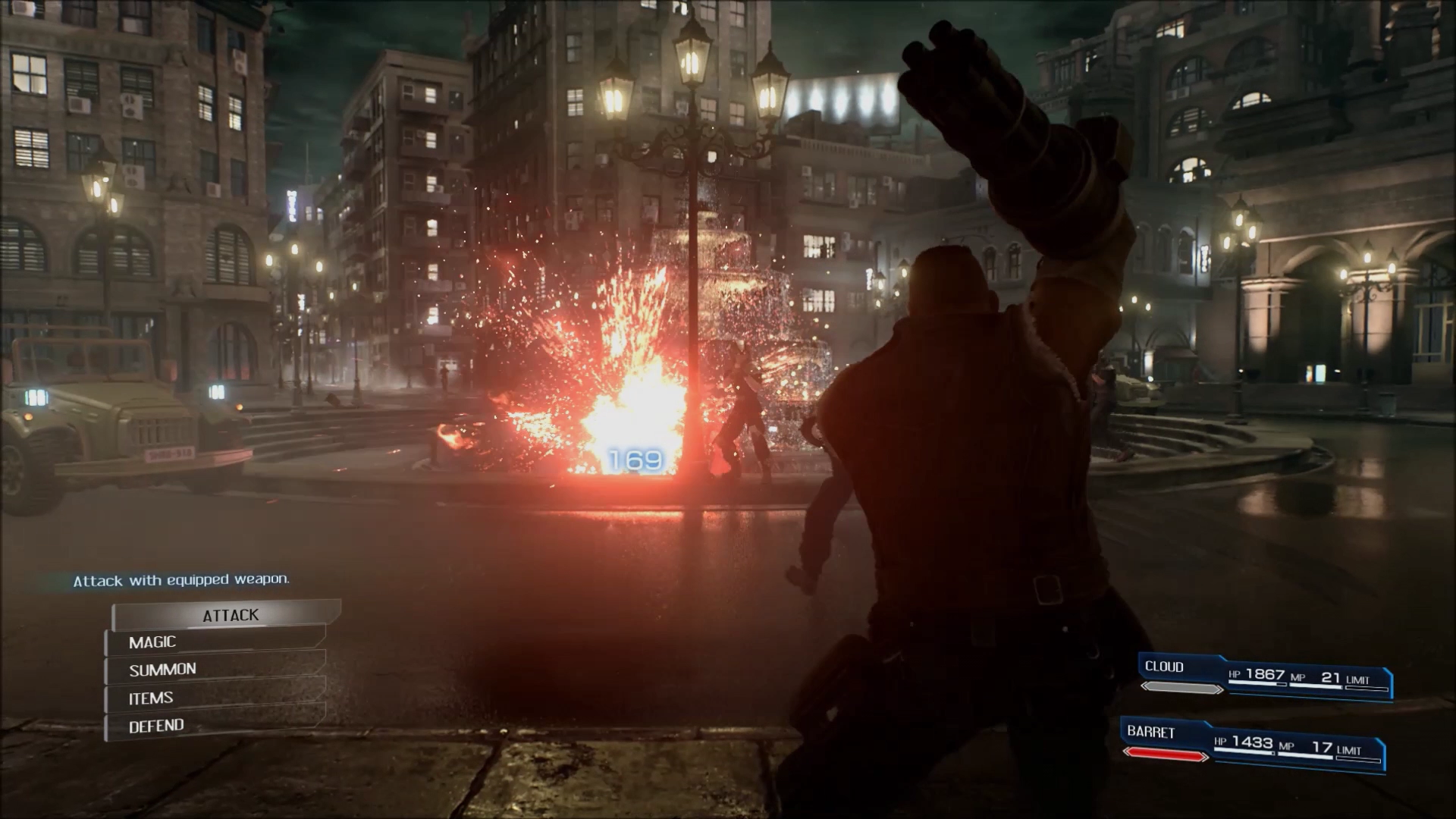Open the ITEMS menu
The width and height of the screenshot is (1456, 819).
[x=216, y=698]
